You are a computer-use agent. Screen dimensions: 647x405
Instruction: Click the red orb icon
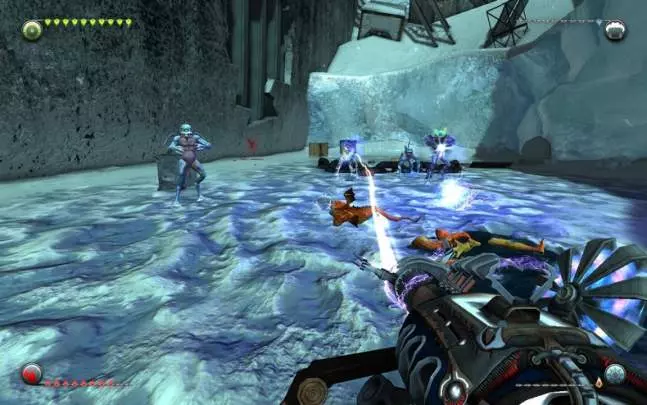[x=32, y=375]
